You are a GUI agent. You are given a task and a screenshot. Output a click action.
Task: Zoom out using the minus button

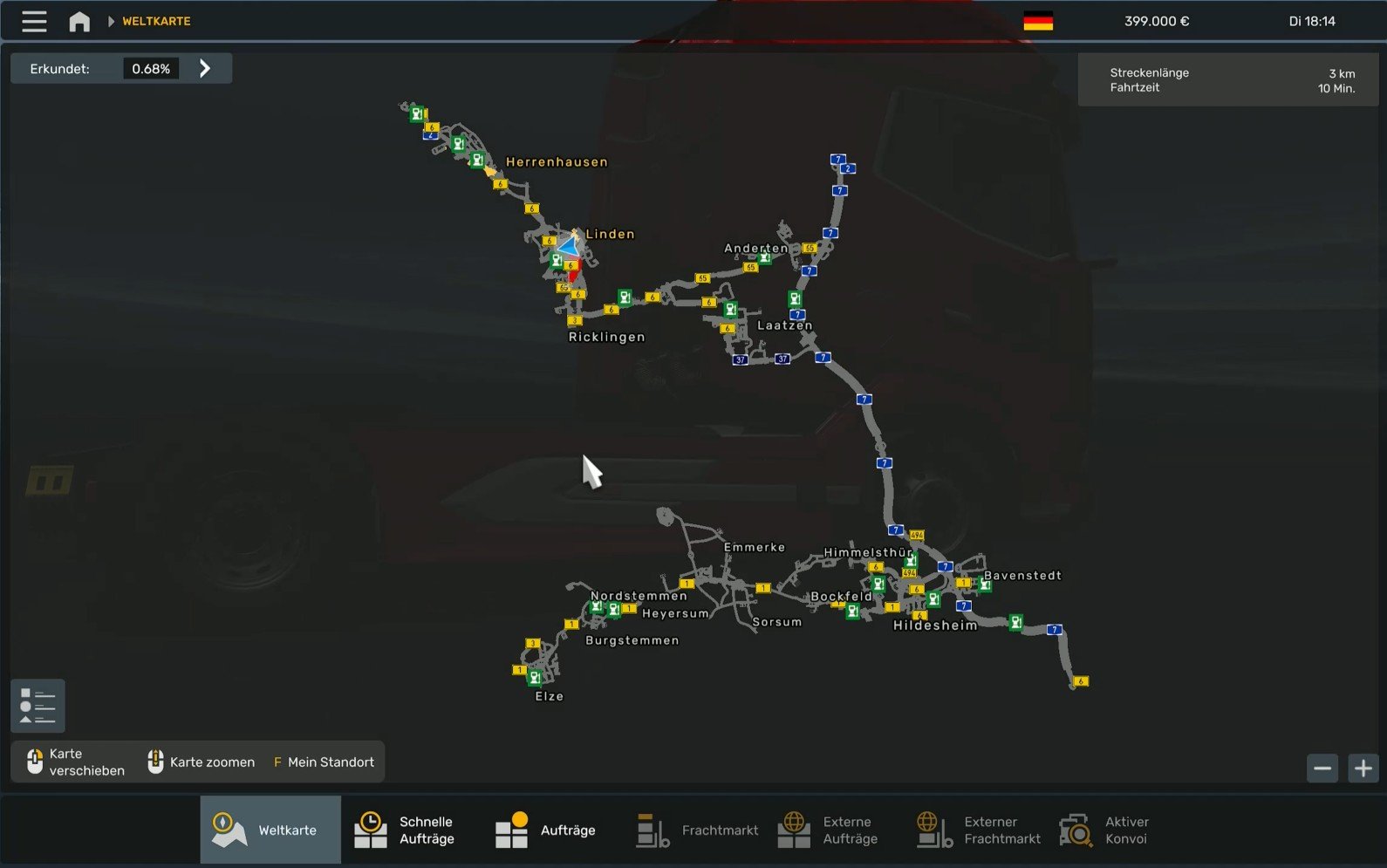click(1322, 768)
